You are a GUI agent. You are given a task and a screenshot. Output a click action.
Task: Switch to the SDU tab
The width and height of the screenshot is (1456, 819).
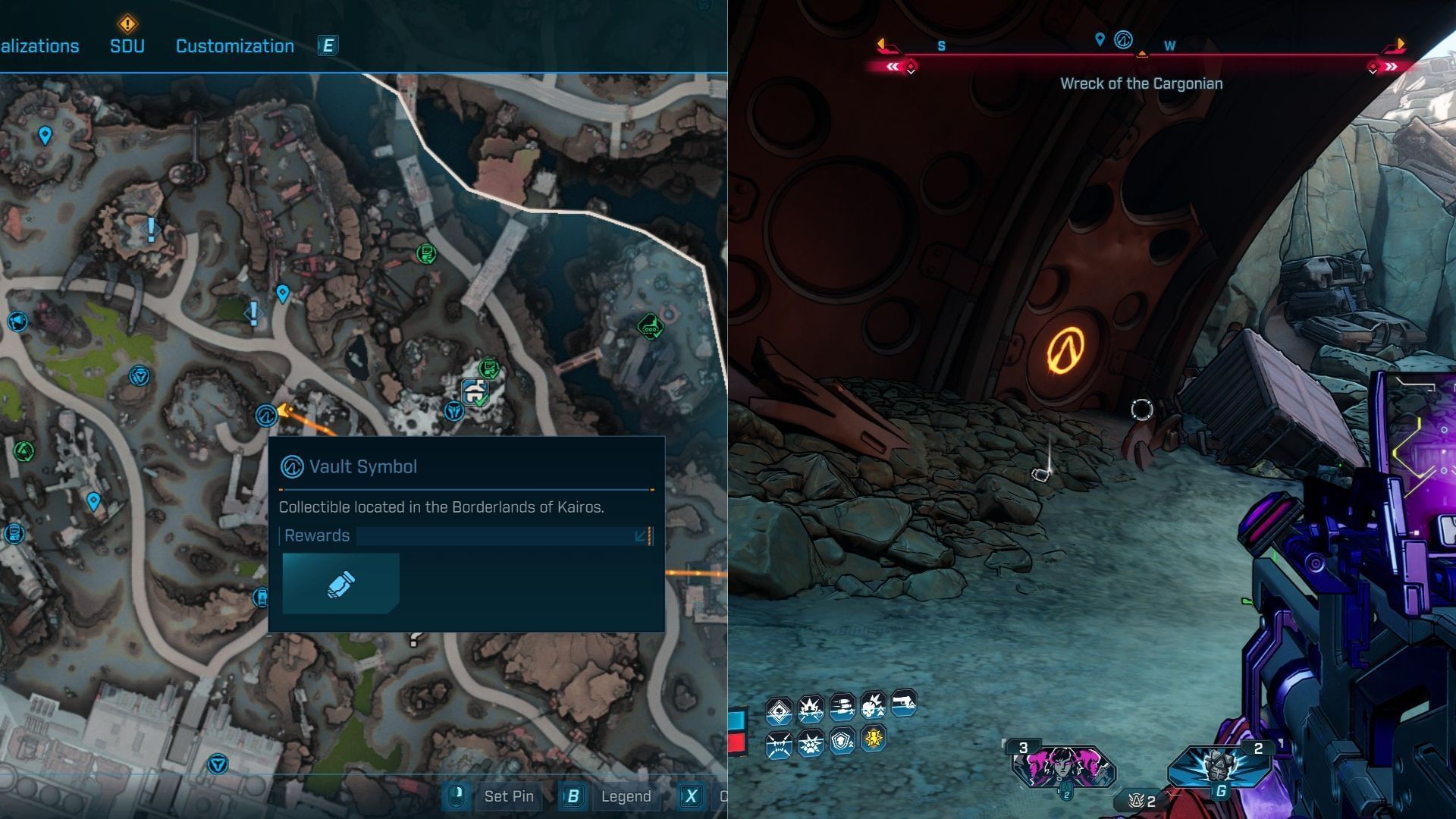pos(127,45)
